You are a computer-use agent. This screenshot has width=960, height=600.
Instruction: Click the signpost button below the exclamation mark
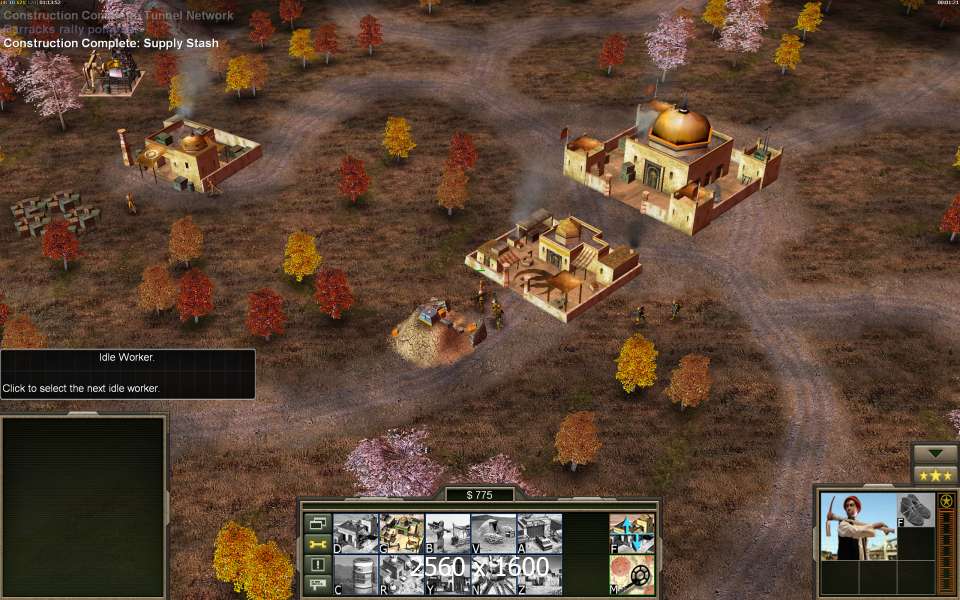318,584
